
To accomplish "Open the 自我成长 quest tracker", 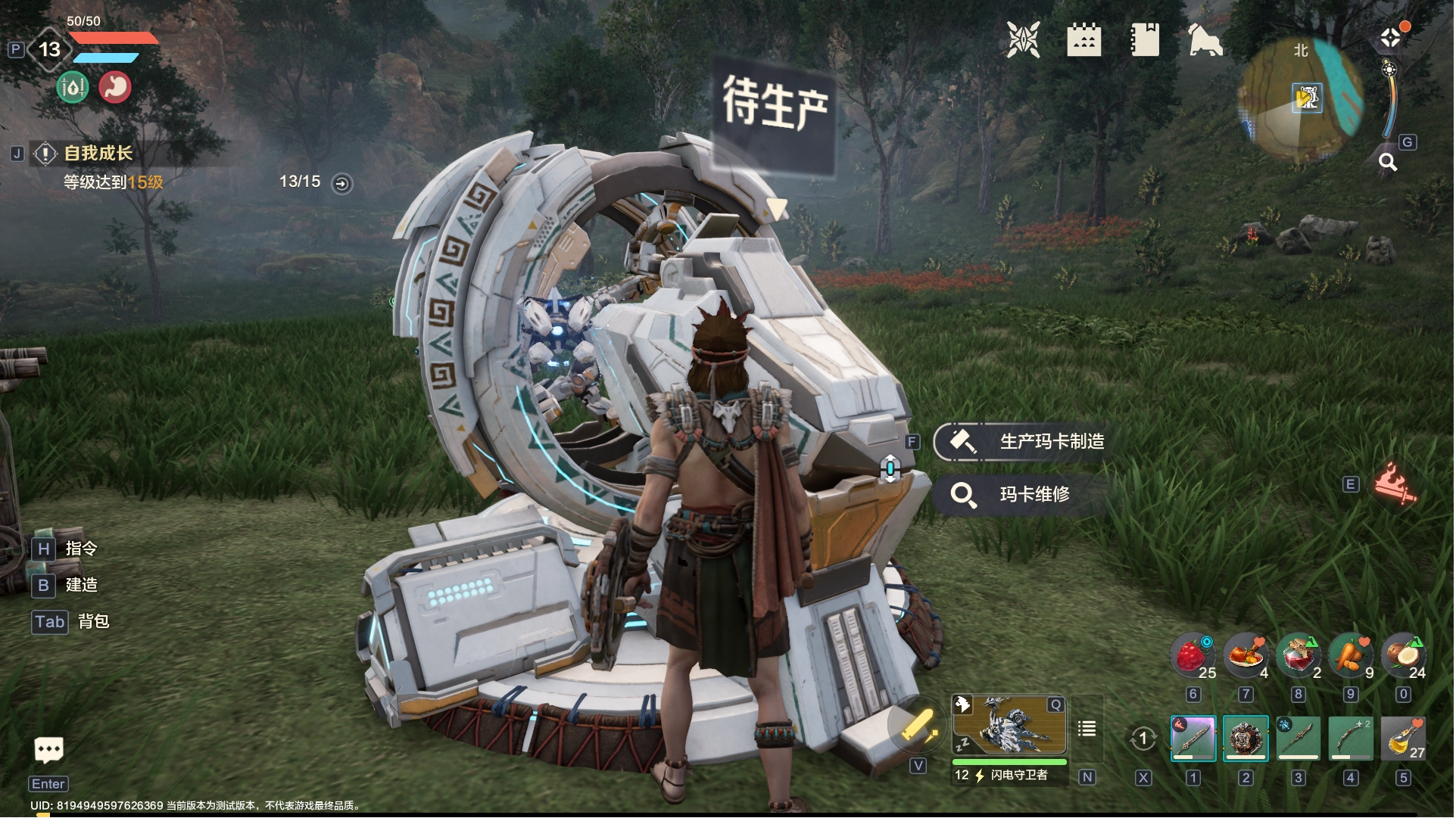I will click(x=98, y=153).
